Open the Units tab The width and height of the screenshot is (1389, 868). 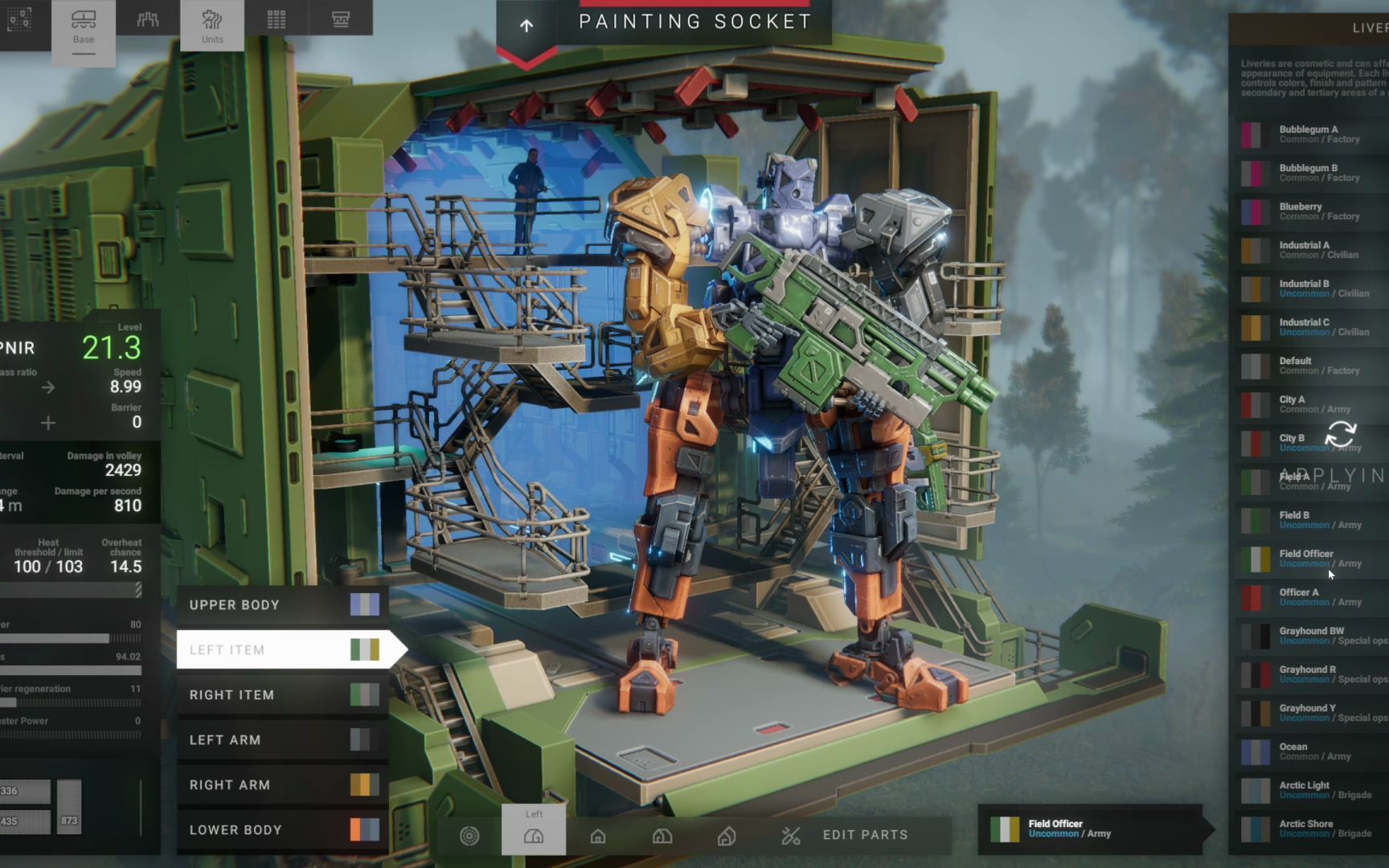pyautogui.click(x=212, y=27)
